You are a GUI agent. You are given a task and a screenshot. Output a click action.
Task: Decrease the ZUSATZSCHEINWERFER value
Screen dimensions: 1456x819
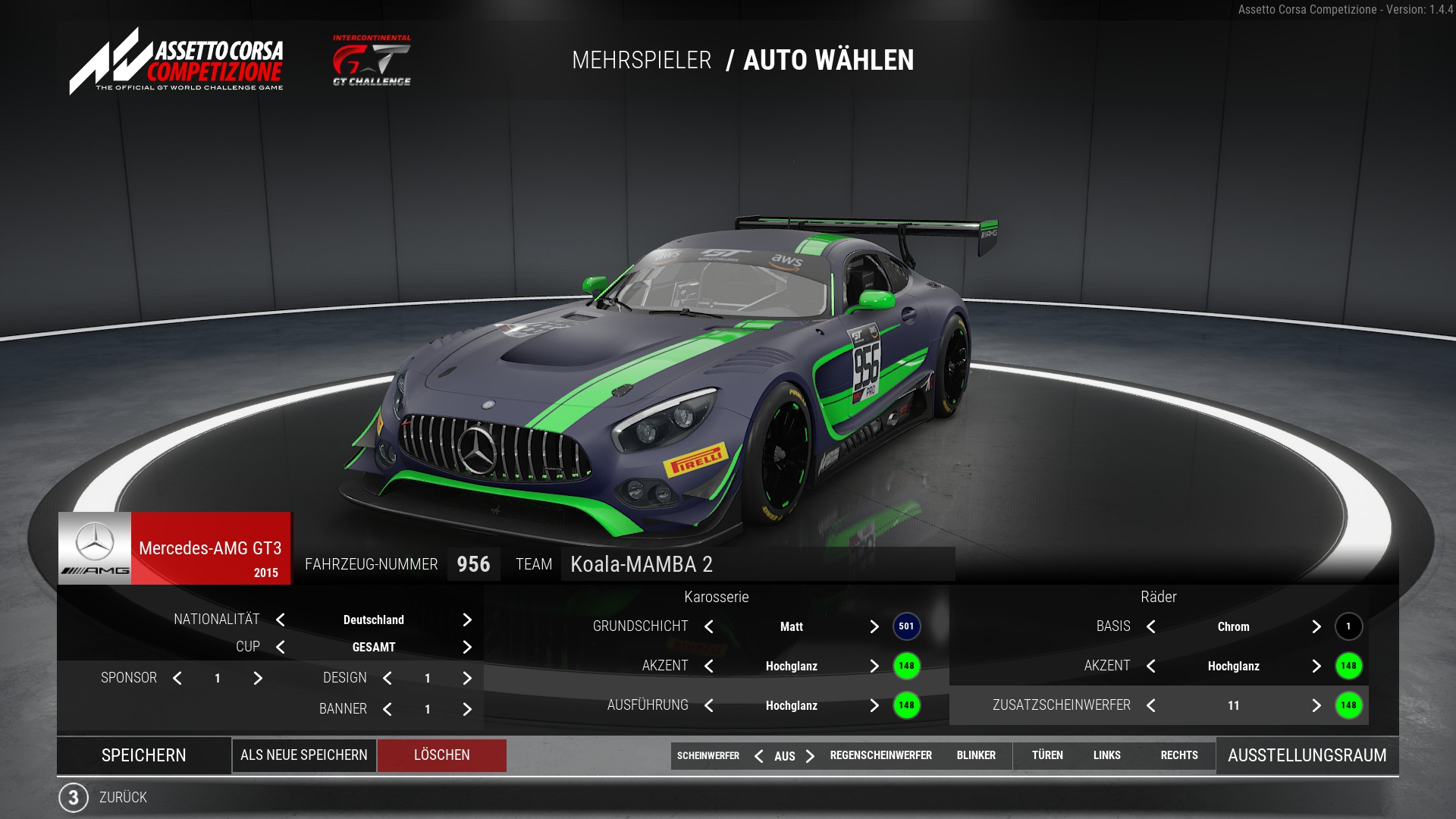pyautogui.click(x=1151, y=706)
